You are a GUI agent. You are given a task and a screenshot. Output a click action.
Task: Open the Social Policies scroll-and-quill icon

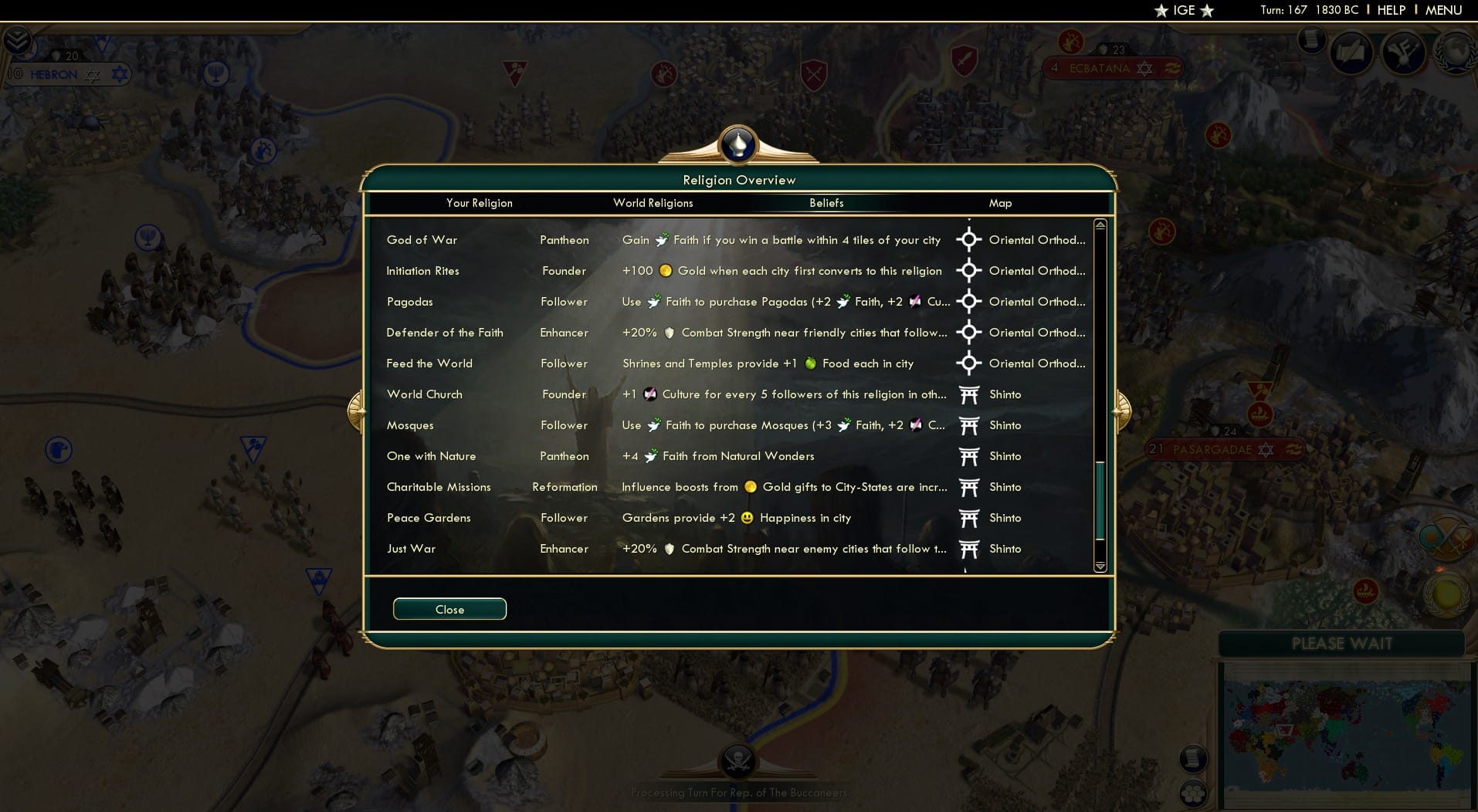click(x=1351, y=52)
